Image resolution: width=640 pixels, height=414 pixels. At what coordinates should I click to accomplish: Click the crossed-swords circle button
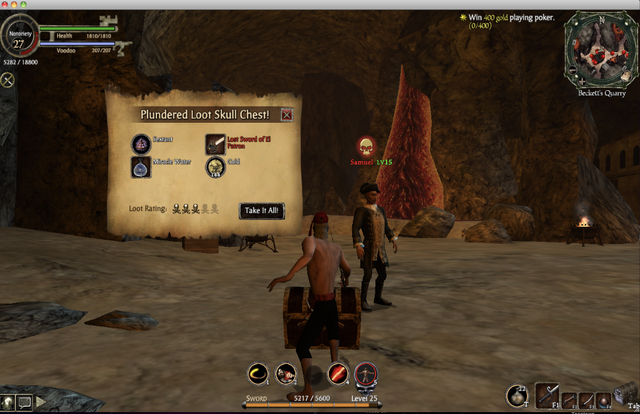click(x=7, y=79)
